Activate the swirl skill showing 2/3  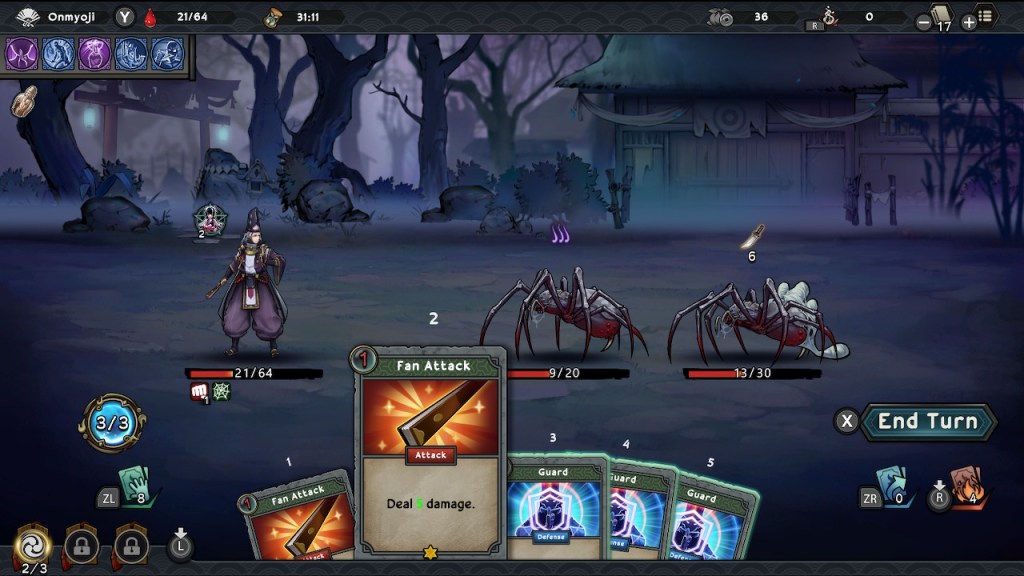click(33, 545)
